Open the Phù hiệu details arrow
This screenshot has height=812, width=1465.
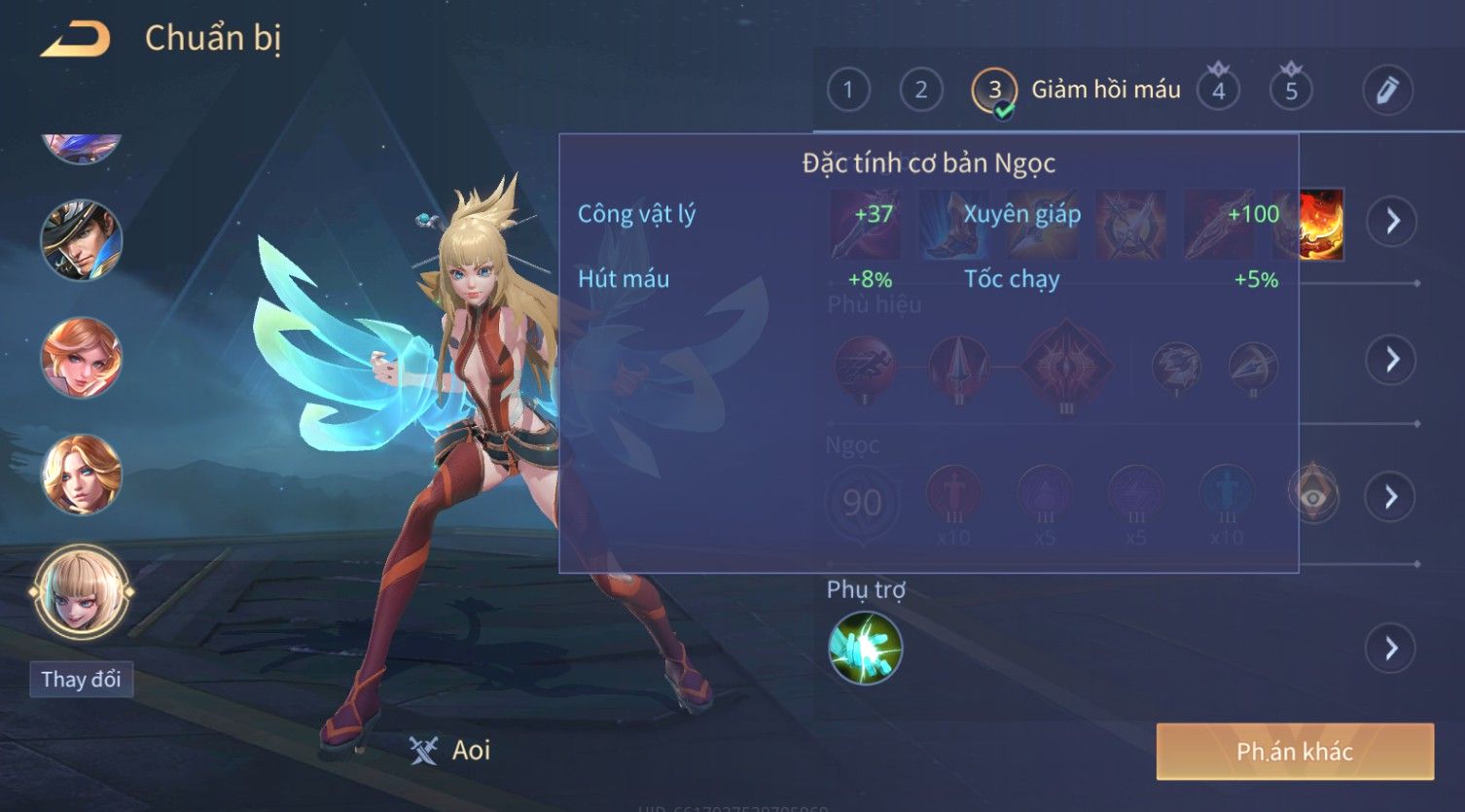click(1392, 360)
